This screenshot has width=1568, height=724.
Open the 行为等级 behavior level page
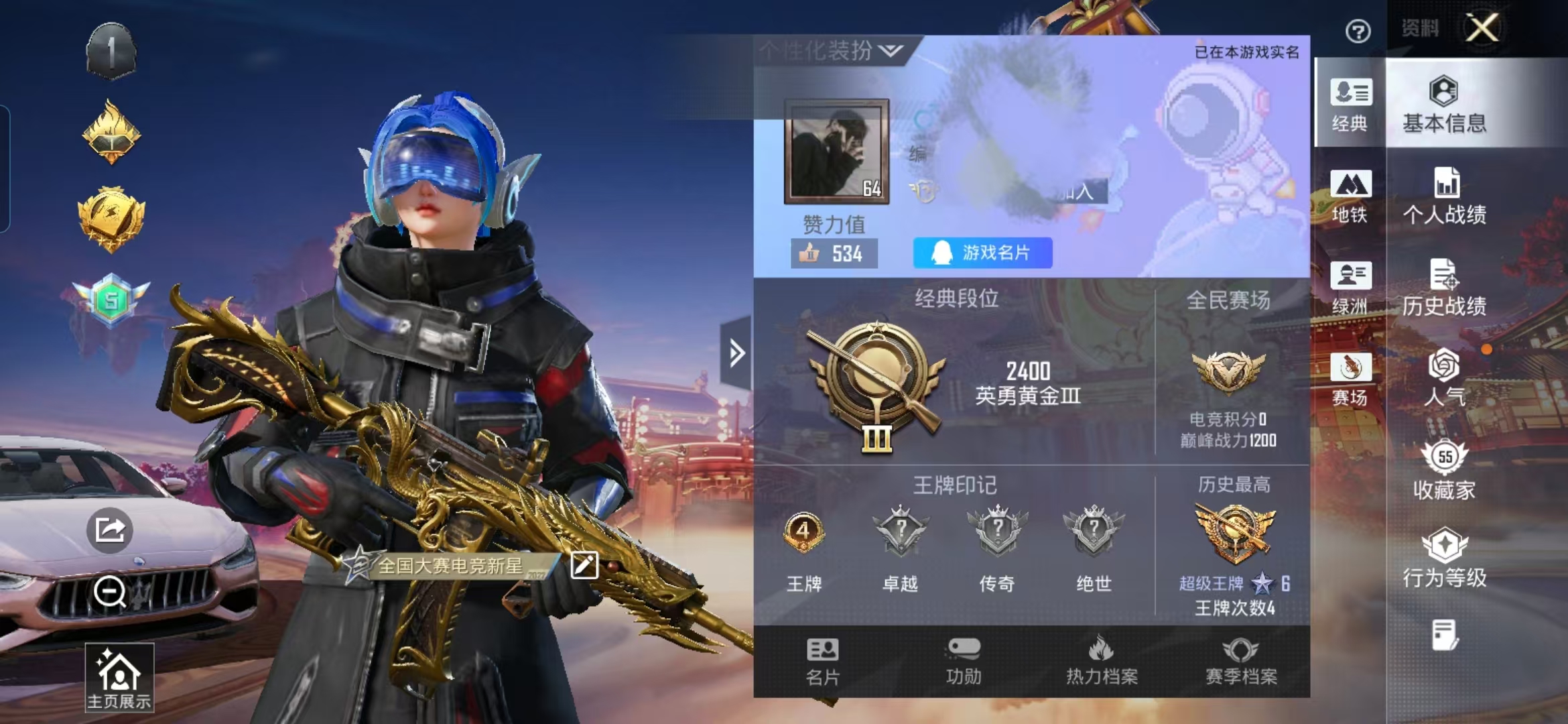[x=1444, y=558]
